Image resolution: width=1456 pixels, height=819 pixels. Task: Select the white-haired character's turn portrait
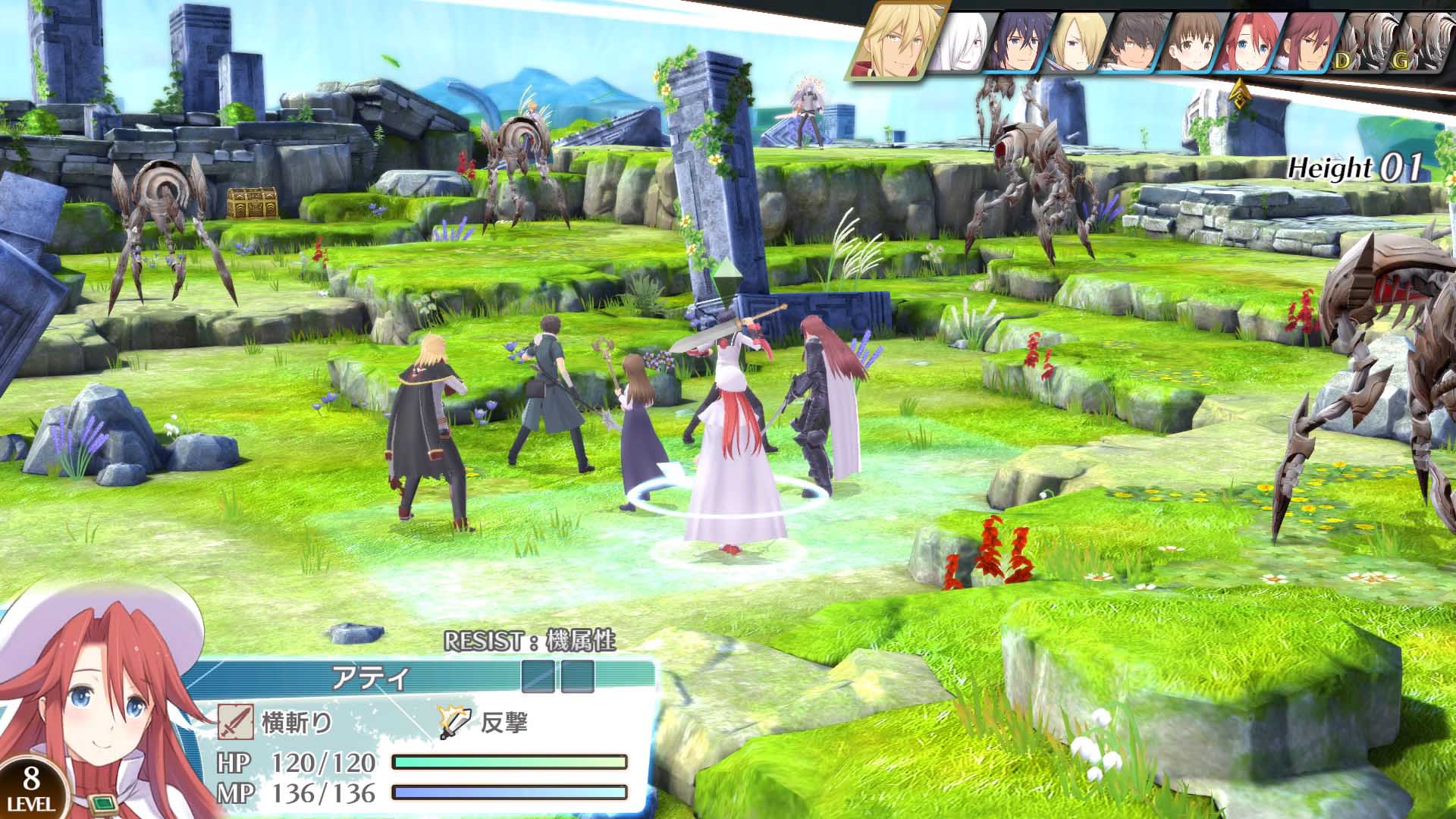(960, 42)
